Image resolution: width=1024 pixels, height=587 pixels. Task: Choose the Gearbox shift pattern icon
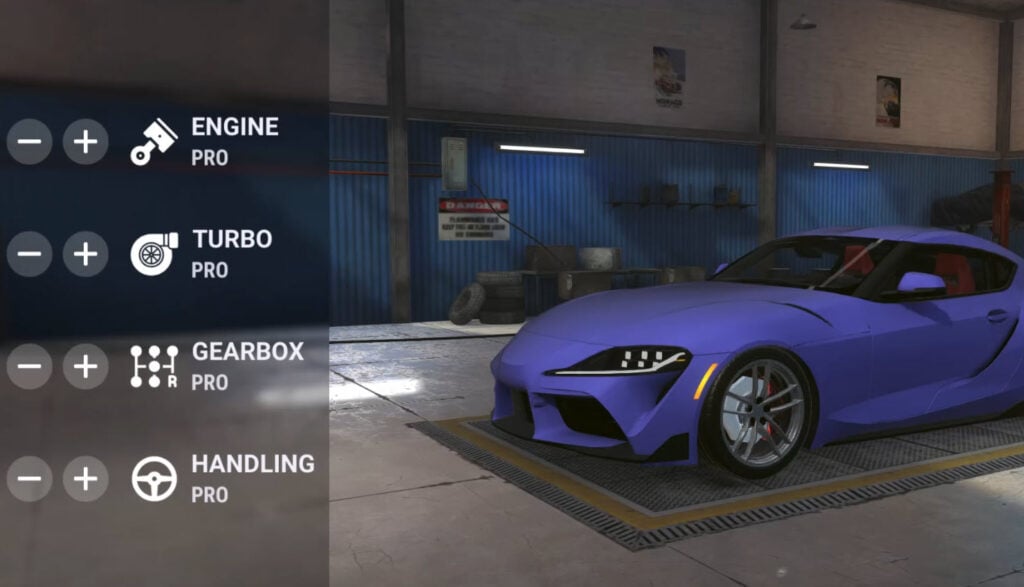[x=154, y=367]
